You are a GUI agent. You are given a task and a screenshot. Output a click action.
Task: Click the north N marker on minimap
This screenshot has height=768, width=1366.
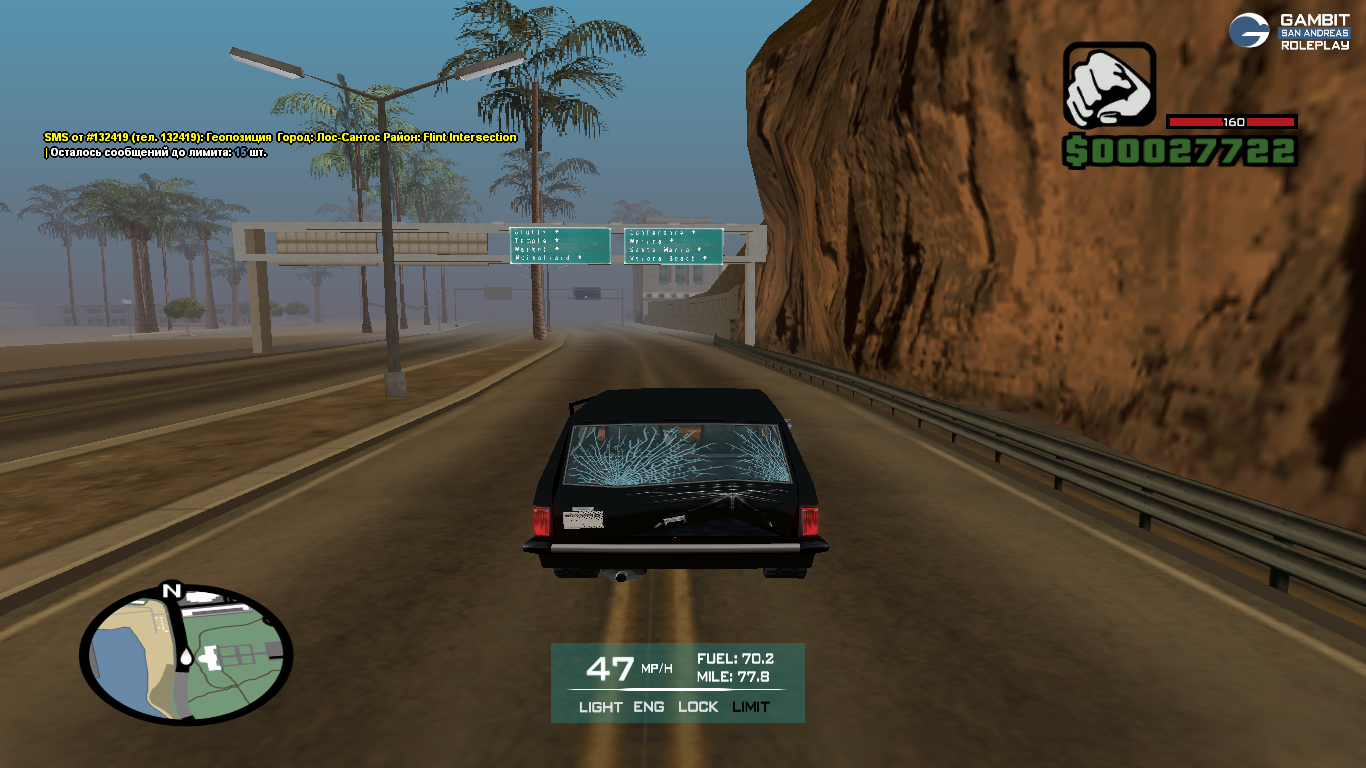tap(171, 590)
